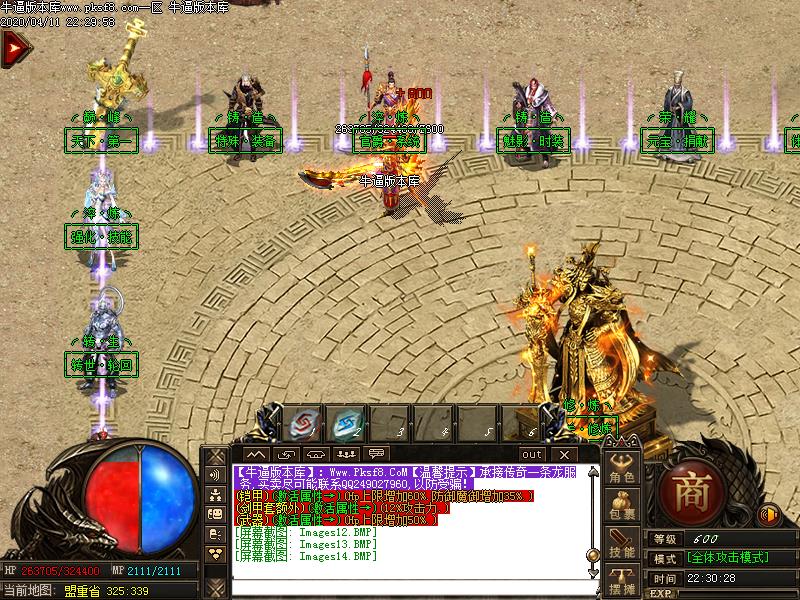This screenshot has width=800, height=600.
Task: Click the speech bubble chat tab
Action: point(377,454)
